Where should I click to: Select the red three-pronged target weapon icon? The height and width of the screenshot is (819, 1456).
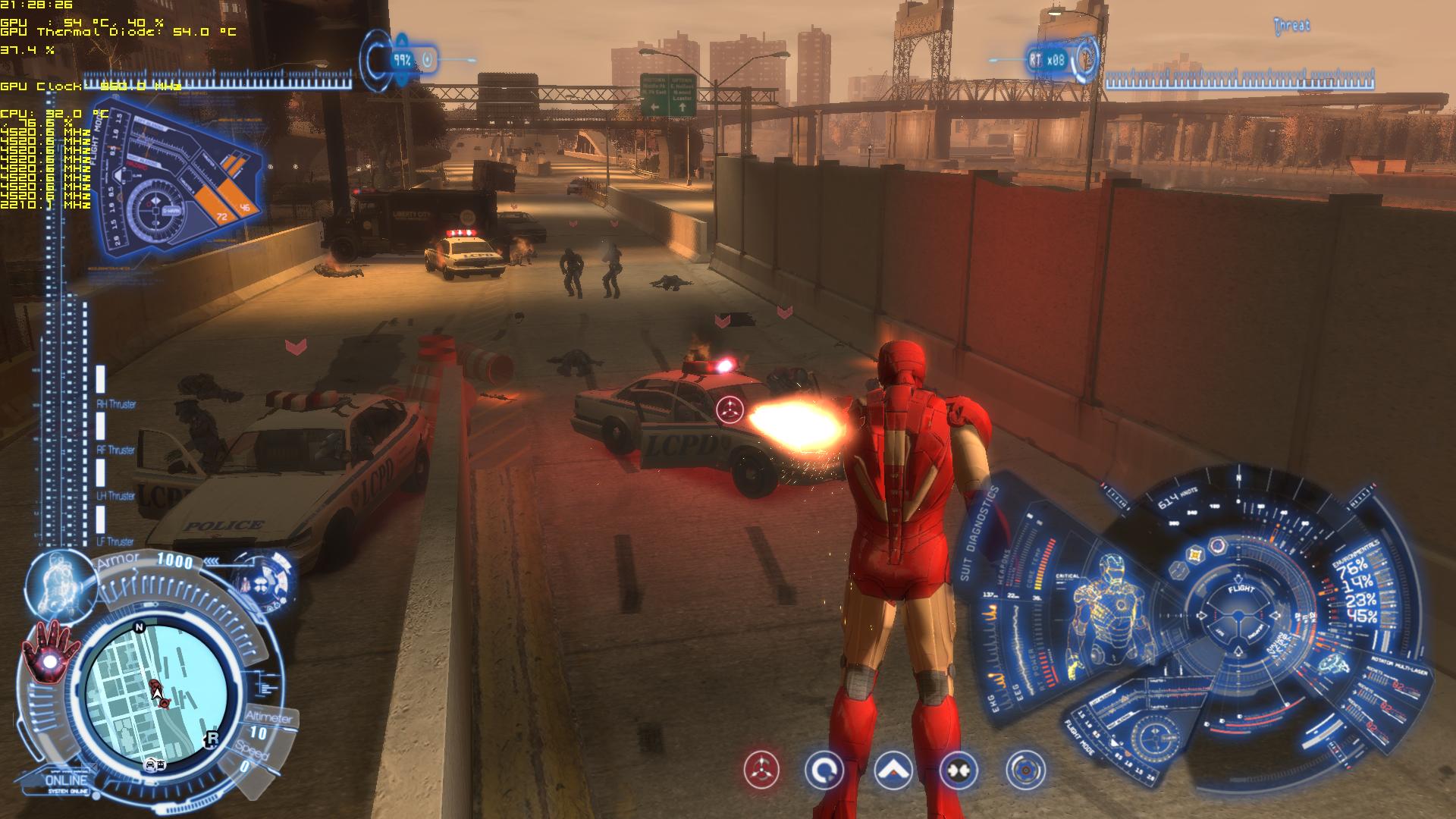(761, 770)
